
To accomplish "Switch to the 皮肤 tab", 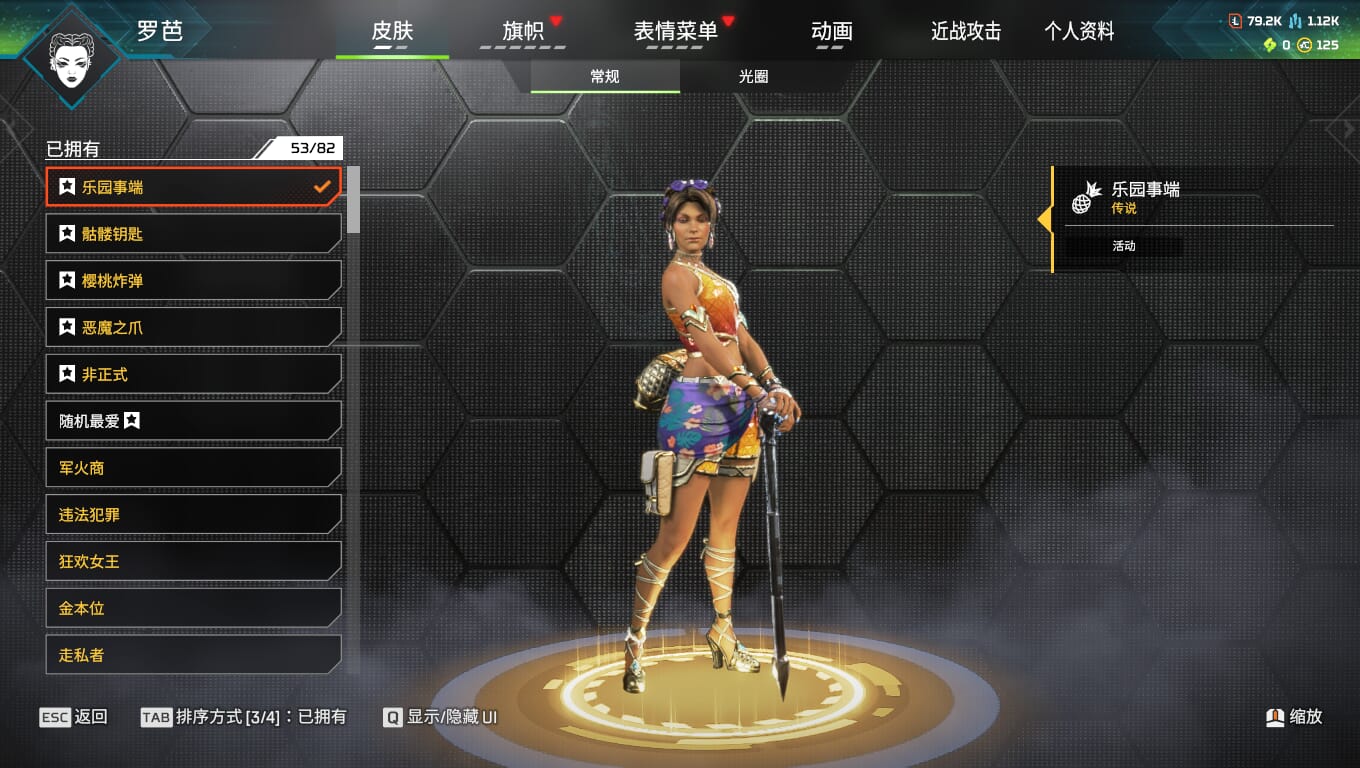I will click(392, 31).
